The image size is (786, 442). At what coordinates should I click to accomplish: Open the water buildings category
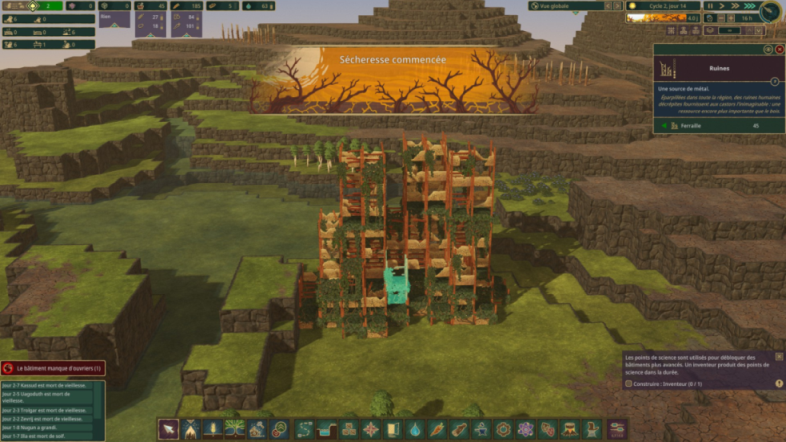[414, 429]
